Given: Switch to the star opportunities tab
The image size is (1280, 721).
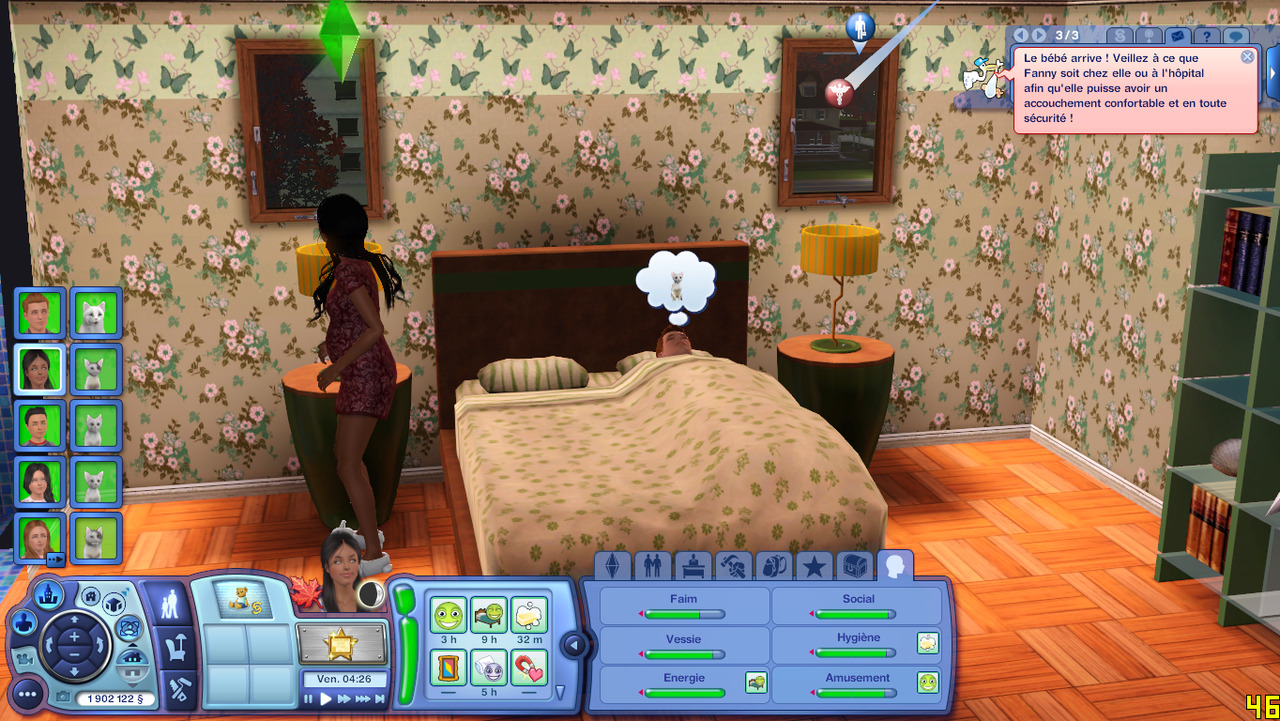Looking at the screenshot, I should (x=814, y=567).
